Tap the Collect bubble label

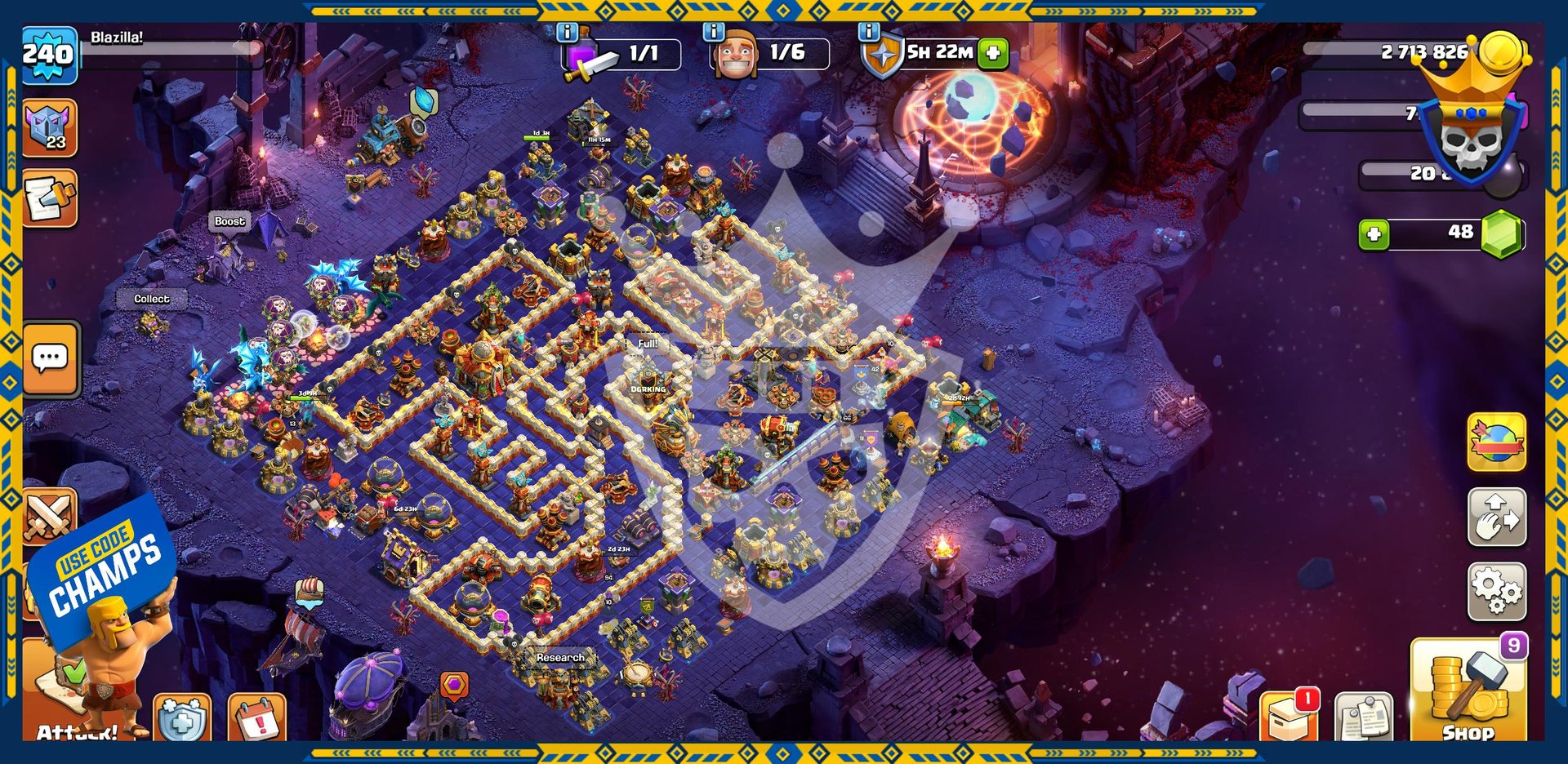[152, 300]
